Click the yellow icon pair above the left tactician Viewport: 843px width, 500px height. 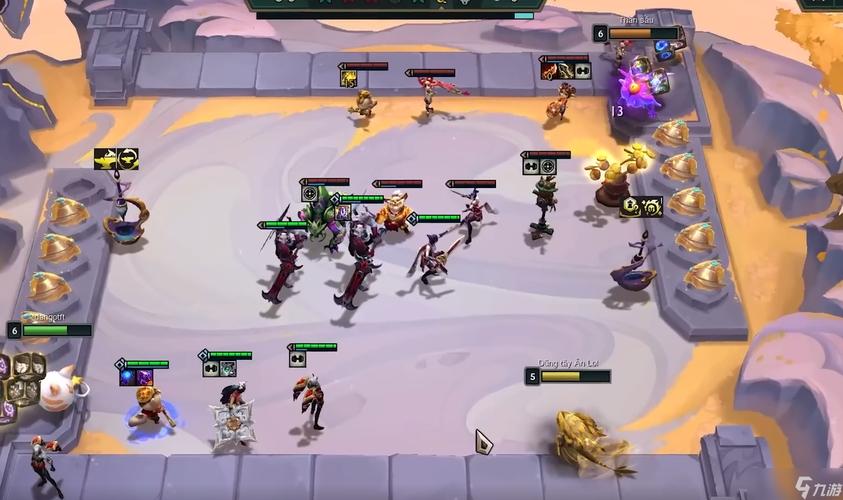(116, 158)
